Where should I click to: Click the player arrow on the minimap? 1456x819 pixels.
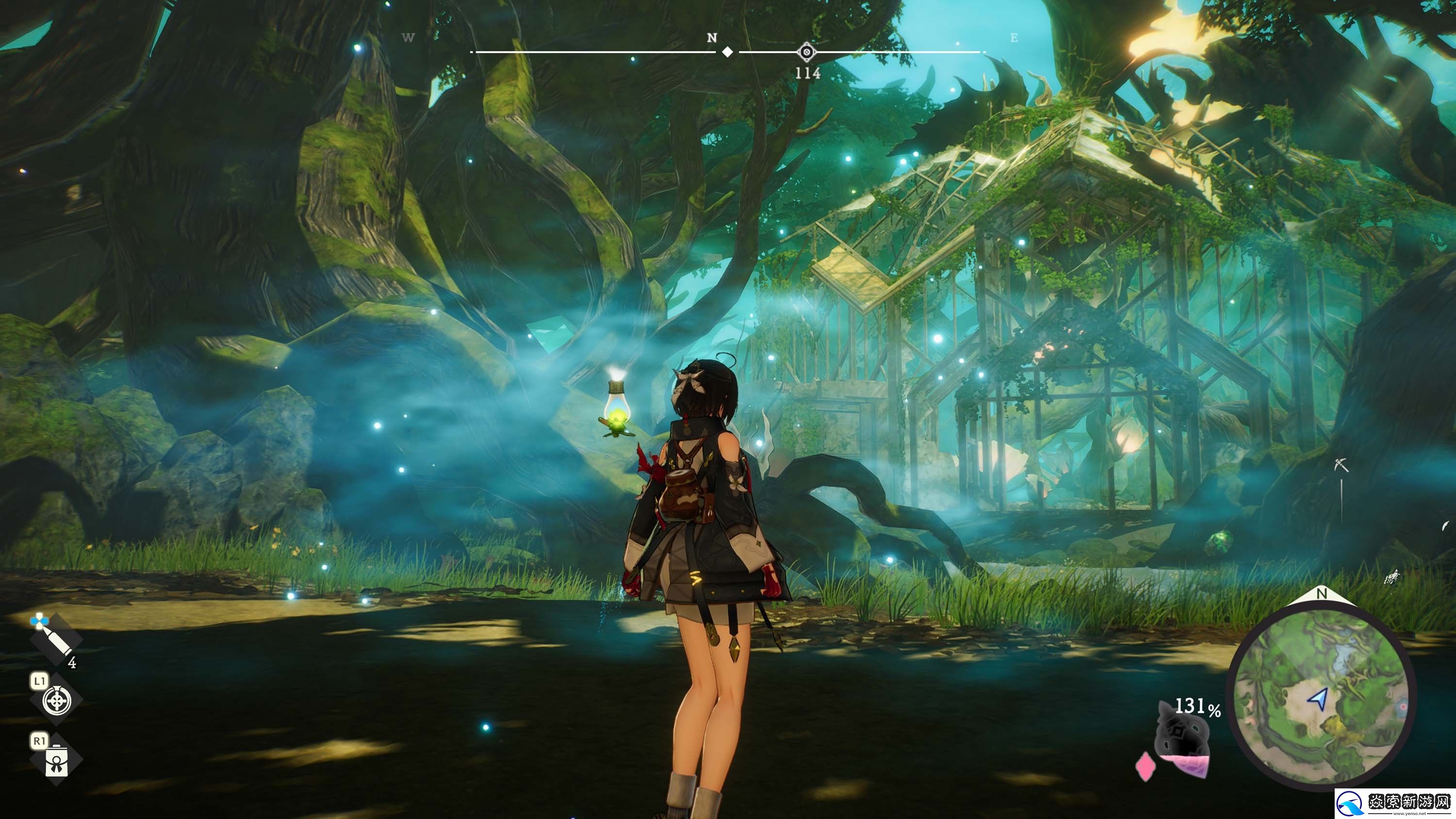pyautogui.click(x=1319, y=699)
